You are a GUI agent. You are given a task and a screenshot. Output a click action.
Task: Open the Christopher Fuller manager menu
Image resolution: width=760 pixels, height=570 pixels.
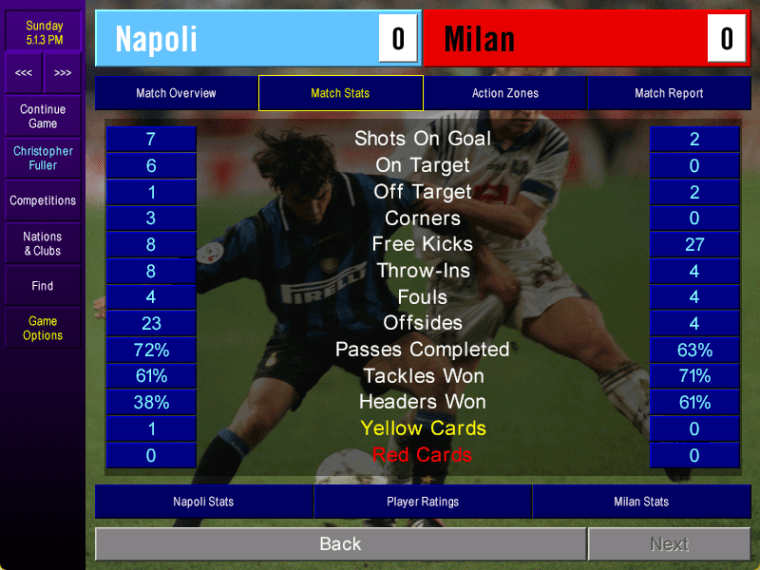(43, 158)
